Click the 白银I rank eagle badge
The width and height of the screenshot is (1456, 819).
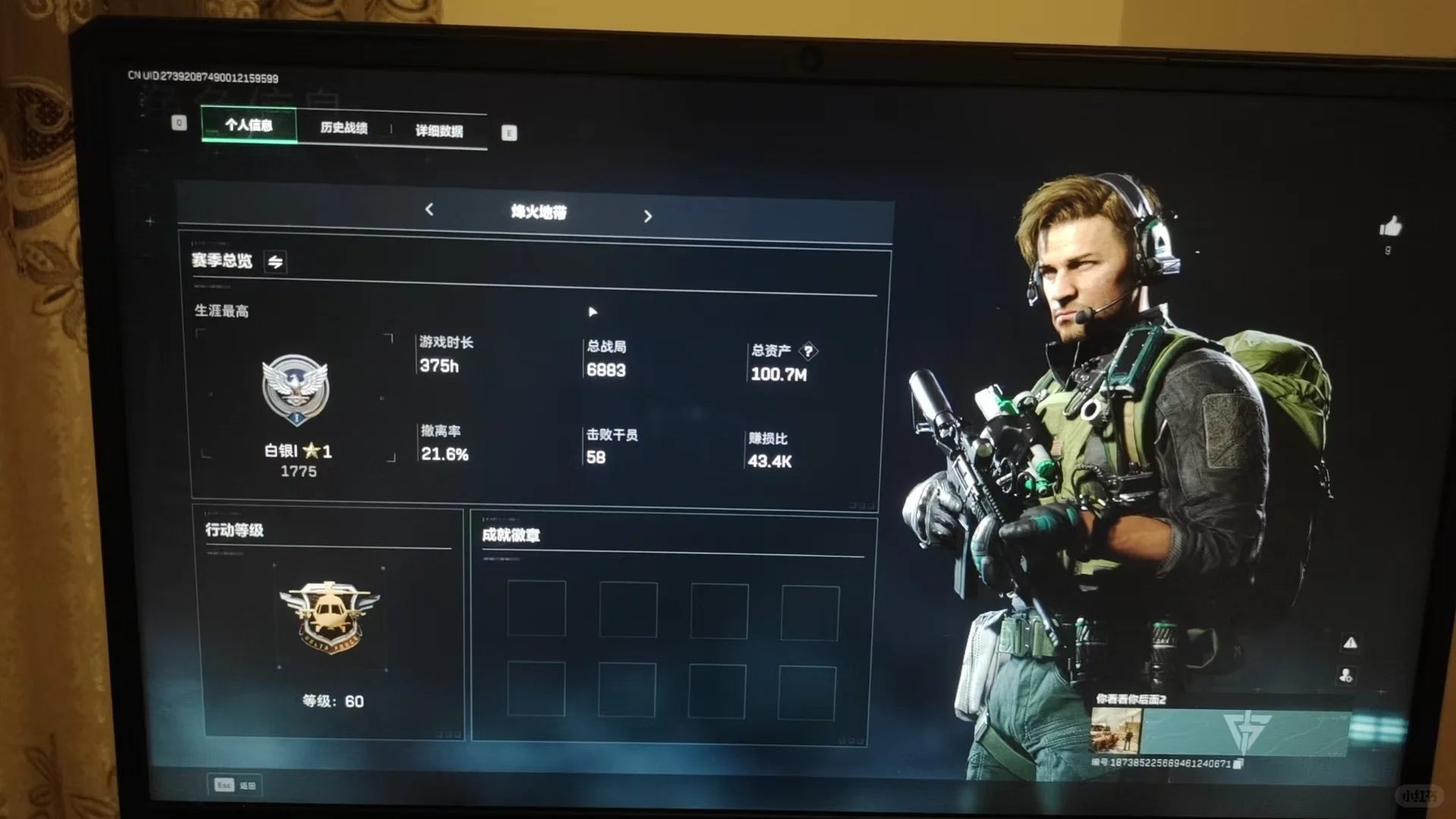pos(295,389)
